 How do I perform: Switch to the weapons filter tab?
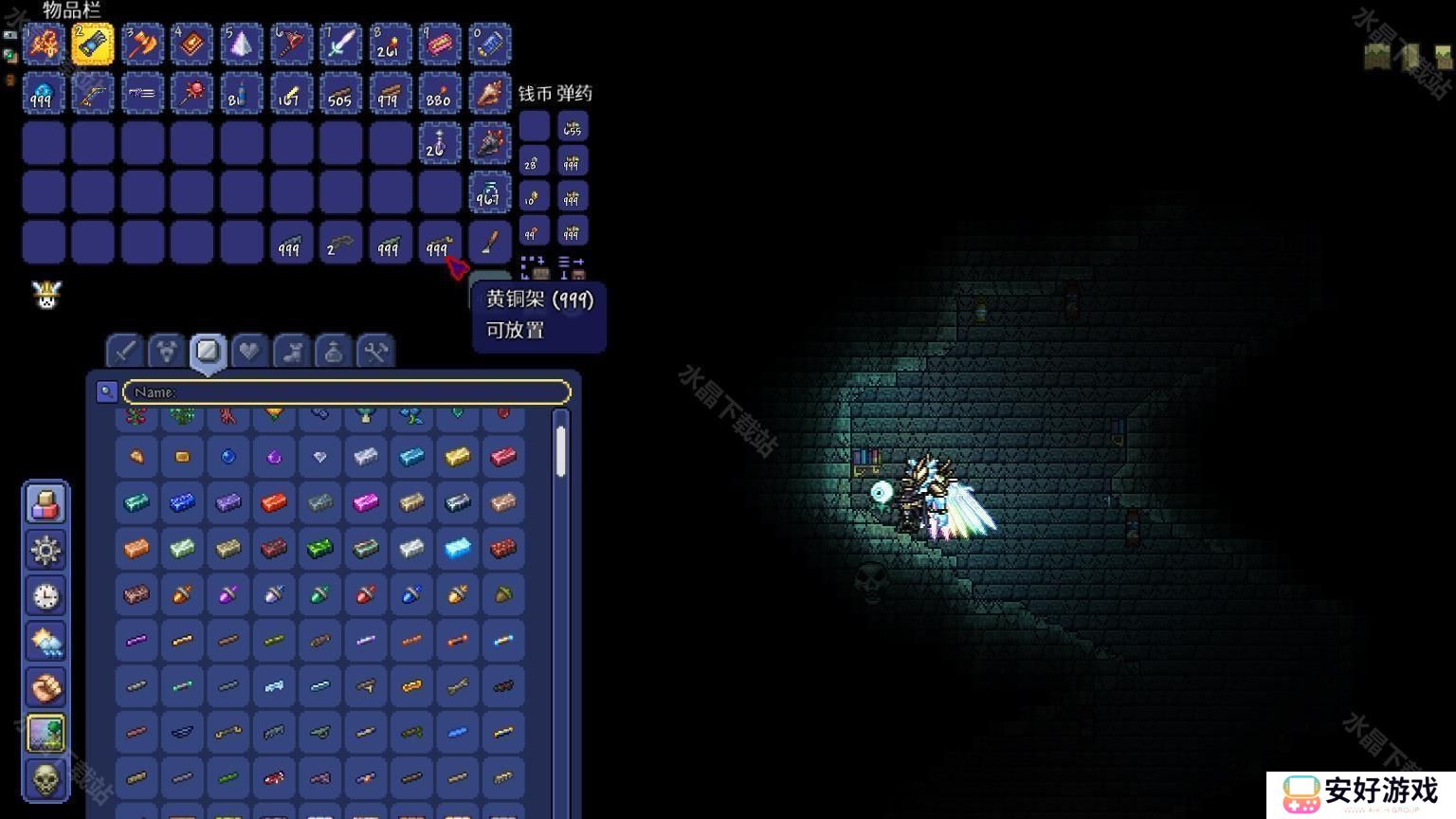pyautogui.click(x=124, y=352)
